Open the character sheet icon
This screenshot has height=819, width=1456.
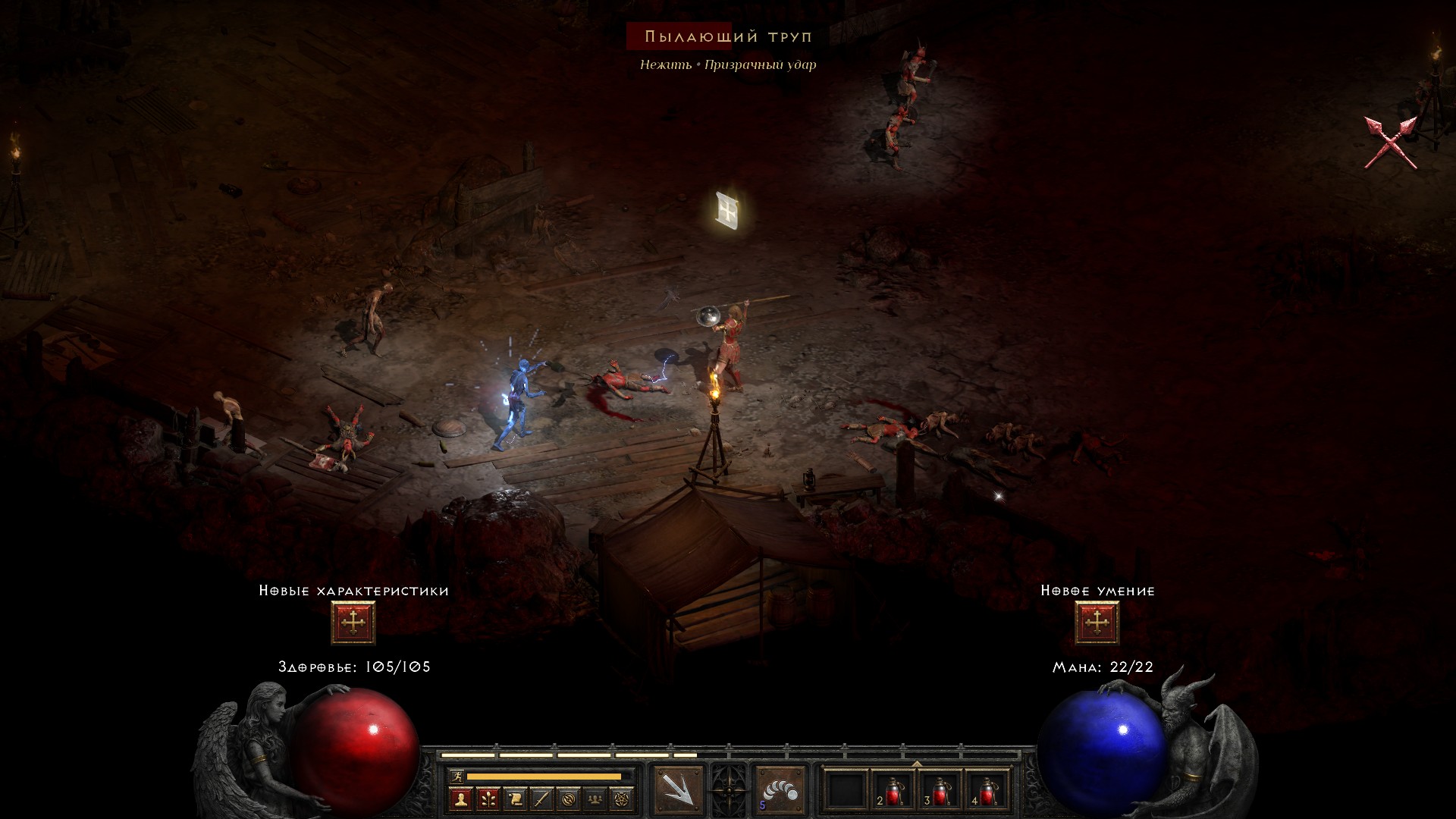point(460,799)
